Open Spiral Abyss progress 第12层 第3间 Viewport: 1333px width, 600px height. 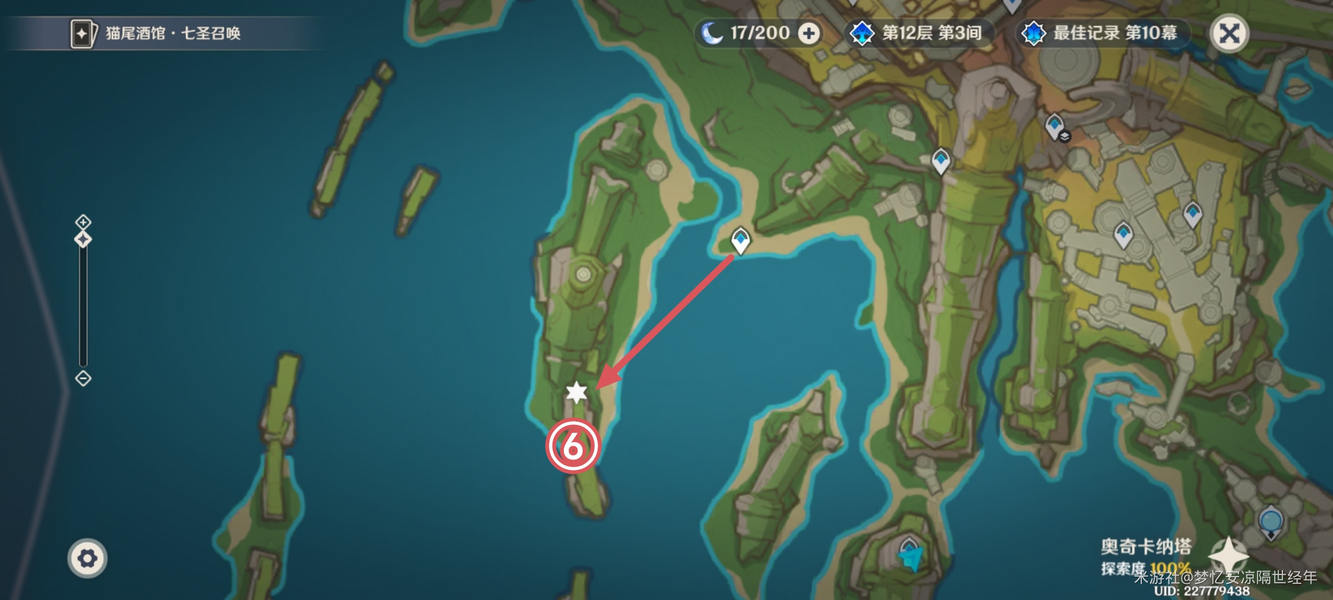click(x=918, y=33)
